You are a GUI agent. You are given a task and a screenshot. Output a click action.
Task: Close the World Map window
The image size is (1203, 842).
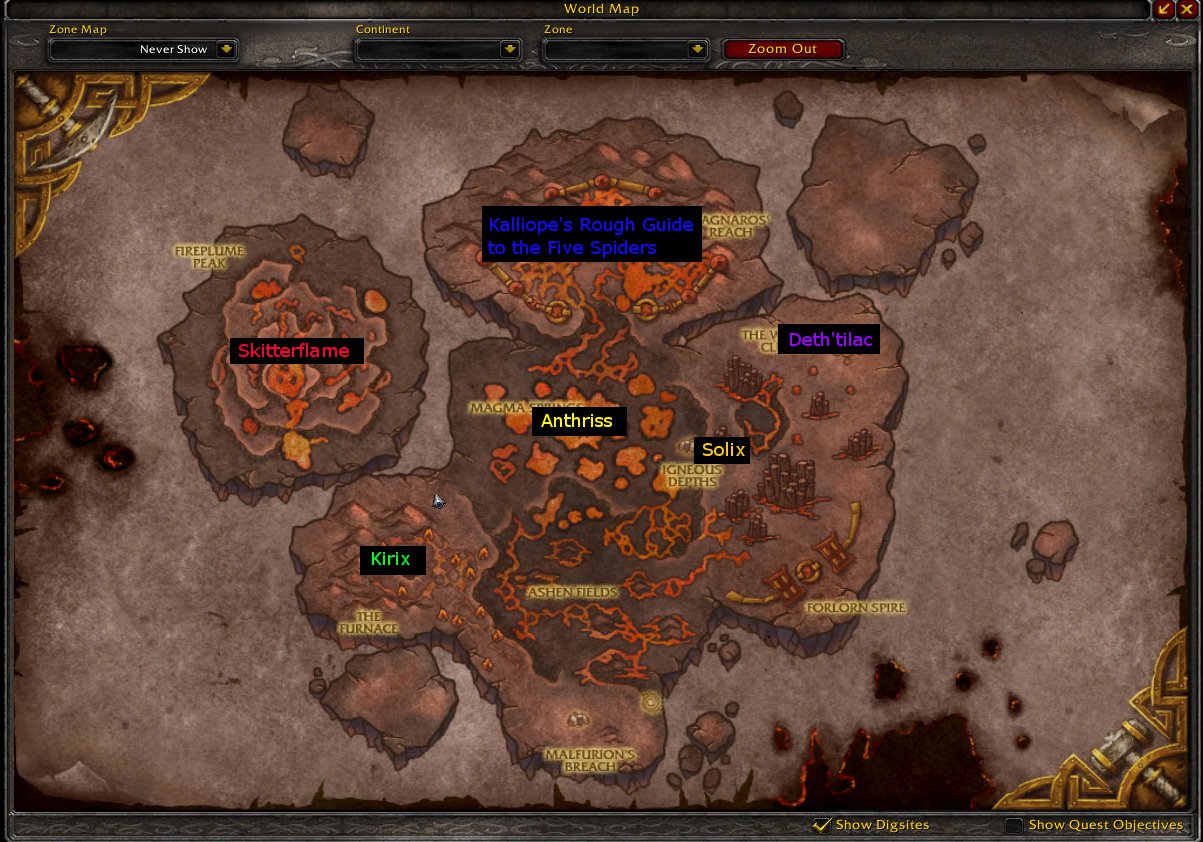click(x=1186, y=9)
